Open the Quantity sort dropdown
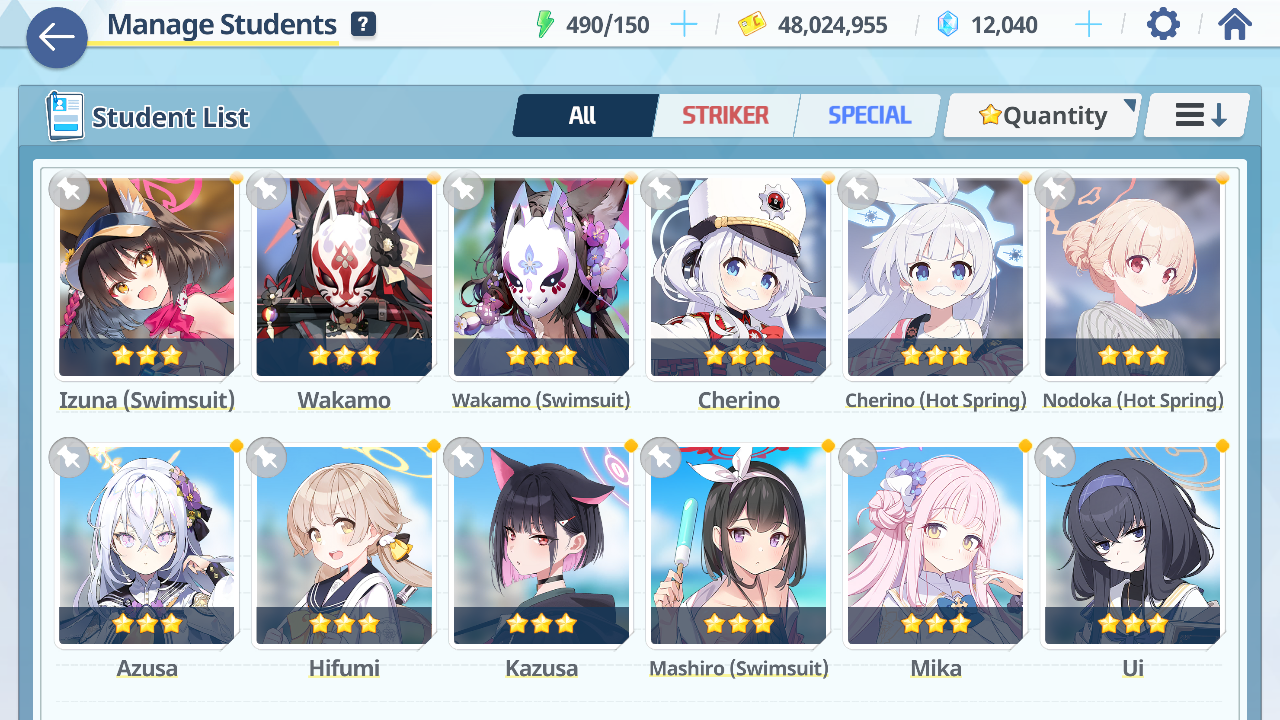 pos(1043,116)
